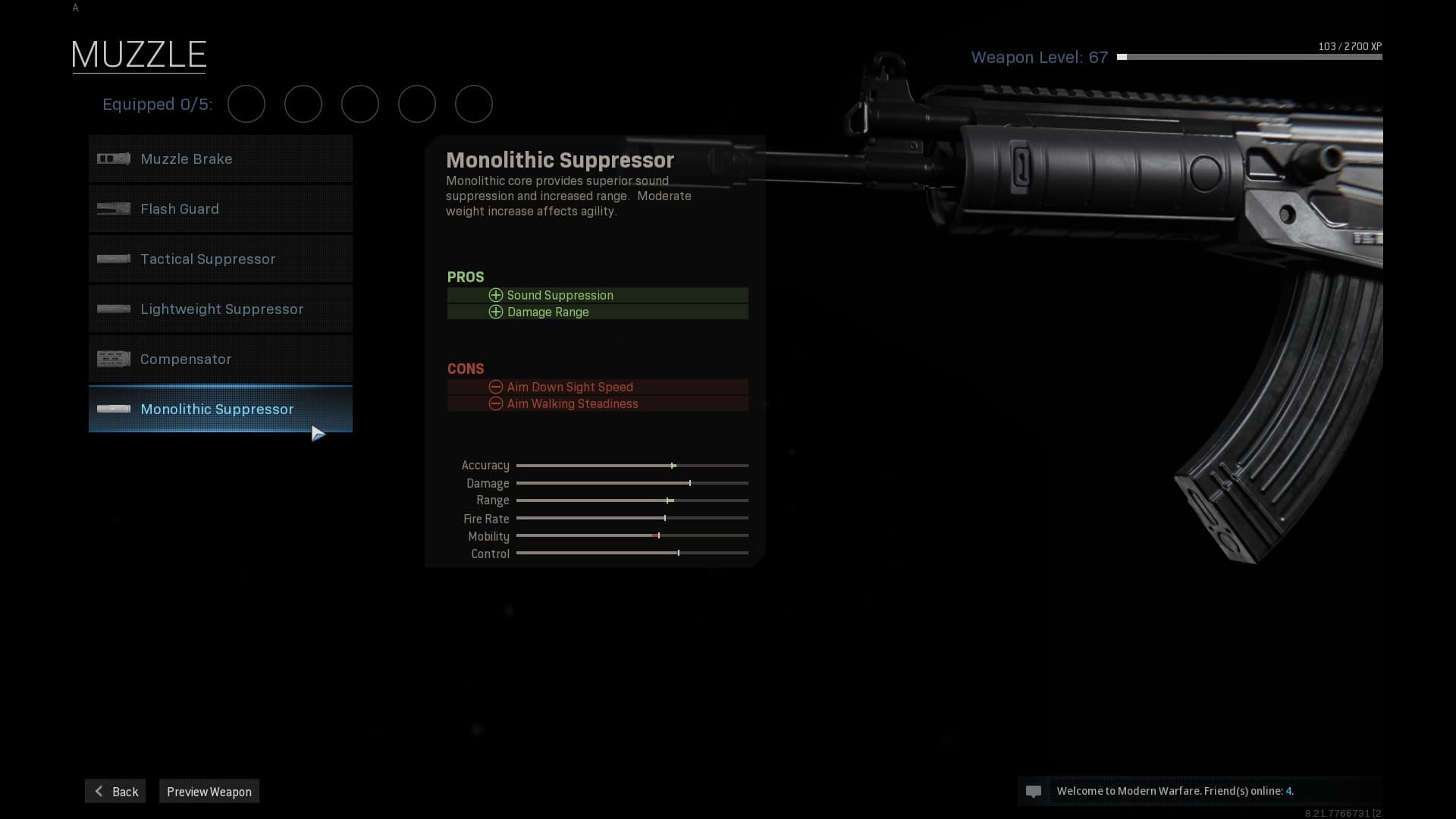Go back with the Back button
1456x819 pixels.
point(115,792)
